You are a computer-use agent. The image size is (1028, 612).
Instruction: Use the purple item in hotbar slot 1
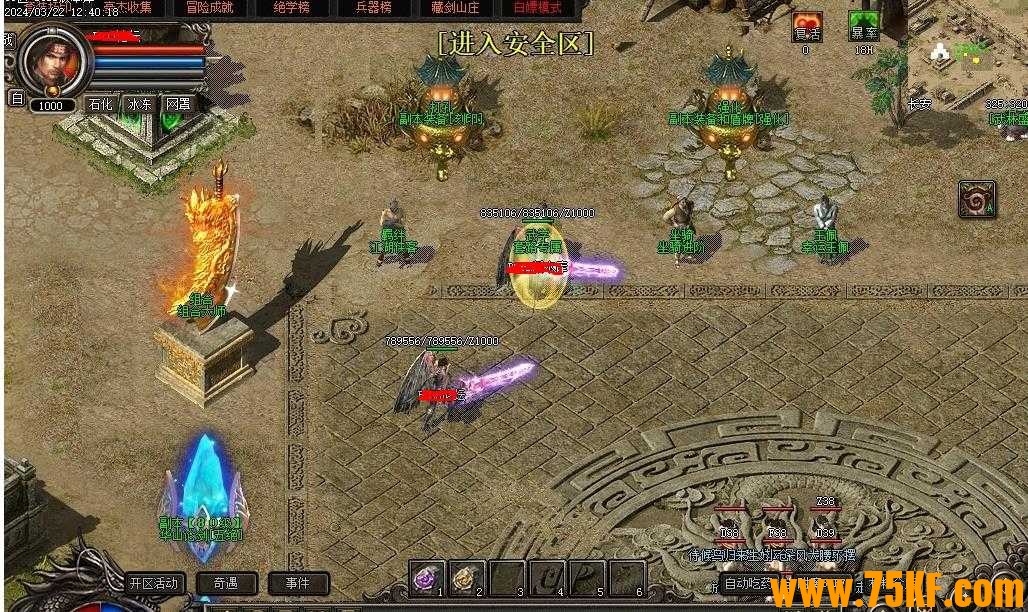[428, 577]
